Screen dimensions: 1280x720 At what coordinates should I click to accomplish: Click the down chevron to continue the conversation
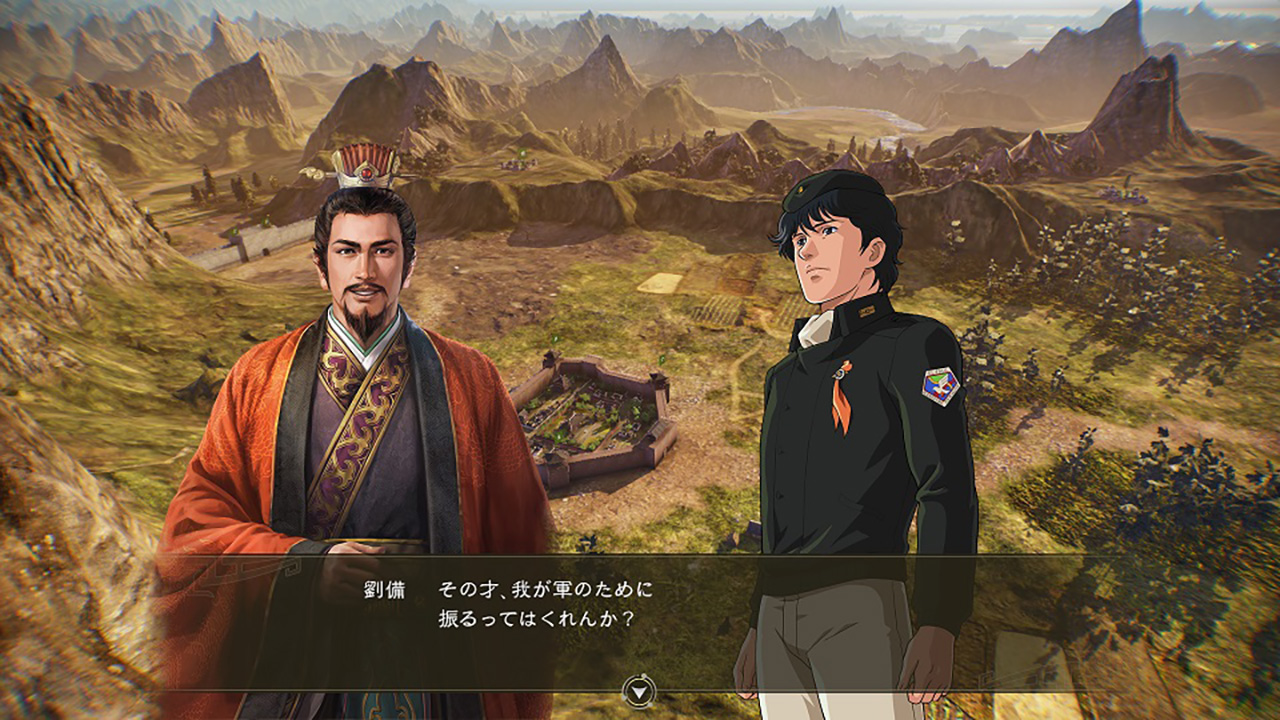click(640, 689)
